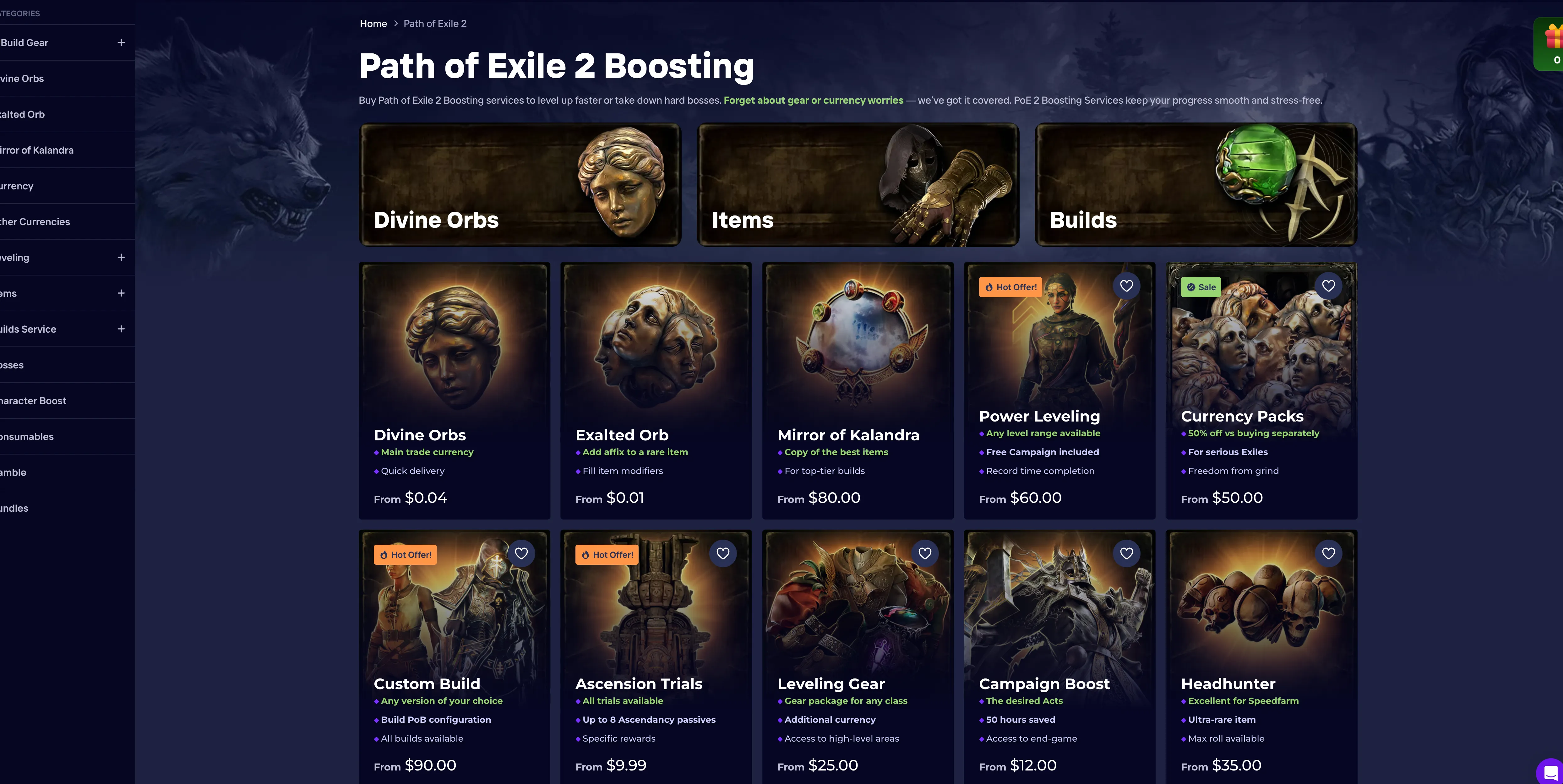Expand the Builds Service category
This screenshot has height=784, width=1563.
[x=120, y=329]
